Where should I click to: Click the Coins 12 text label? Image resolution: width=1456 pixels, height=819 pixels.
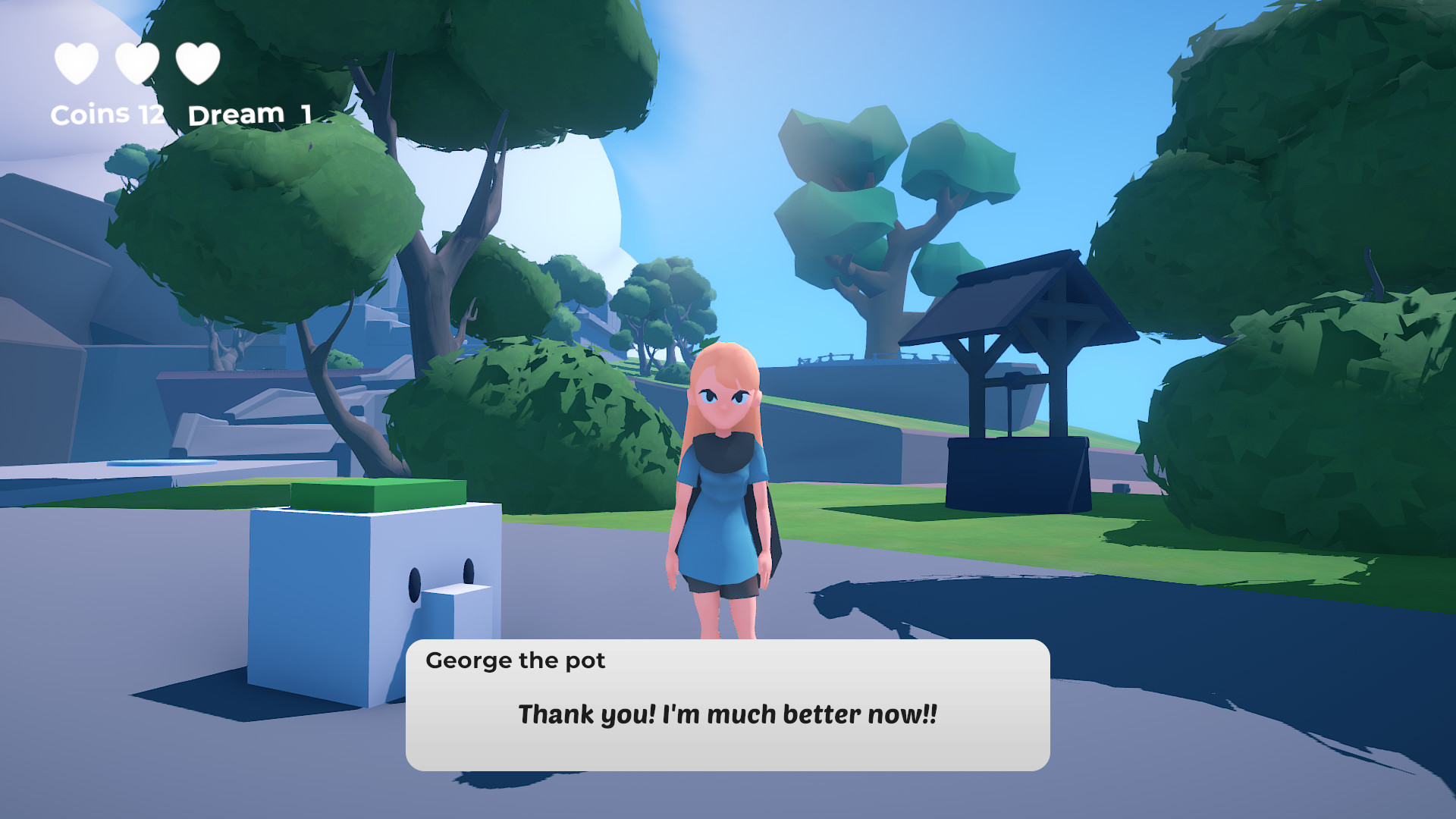coord(106,114)
